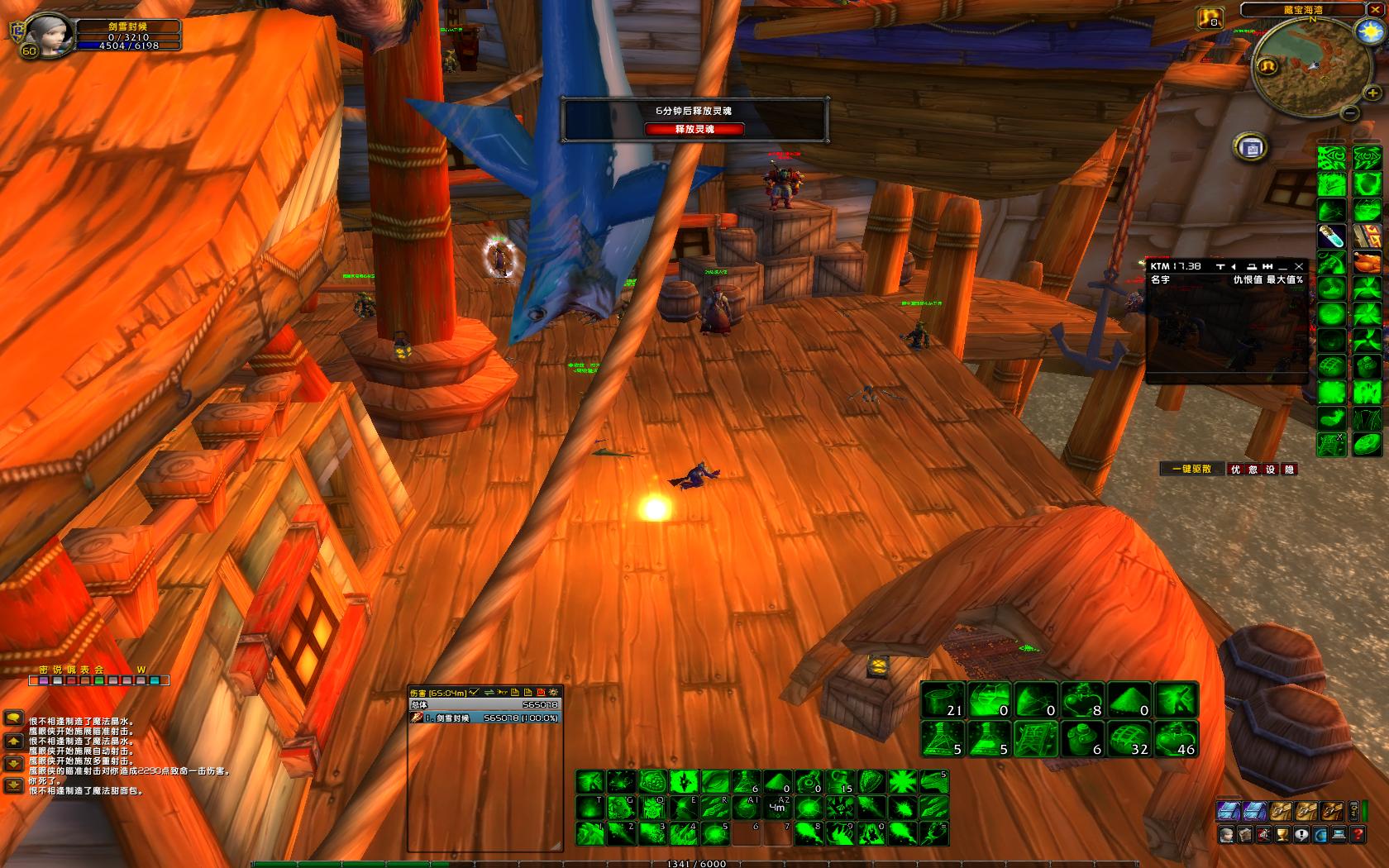Minimize the KTM threat meter window

coord(1283,266)
